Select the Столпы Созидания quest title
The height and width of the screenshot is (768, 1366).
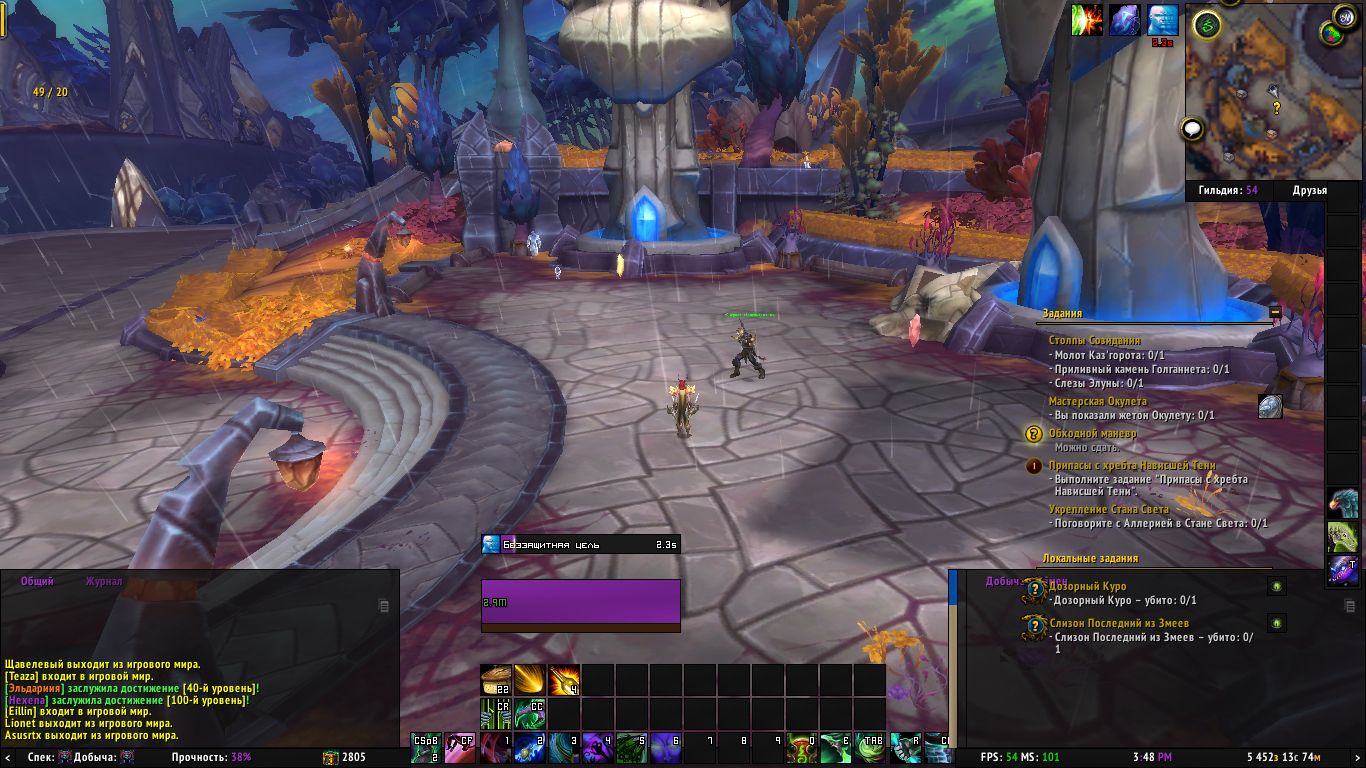(1094, 341)
